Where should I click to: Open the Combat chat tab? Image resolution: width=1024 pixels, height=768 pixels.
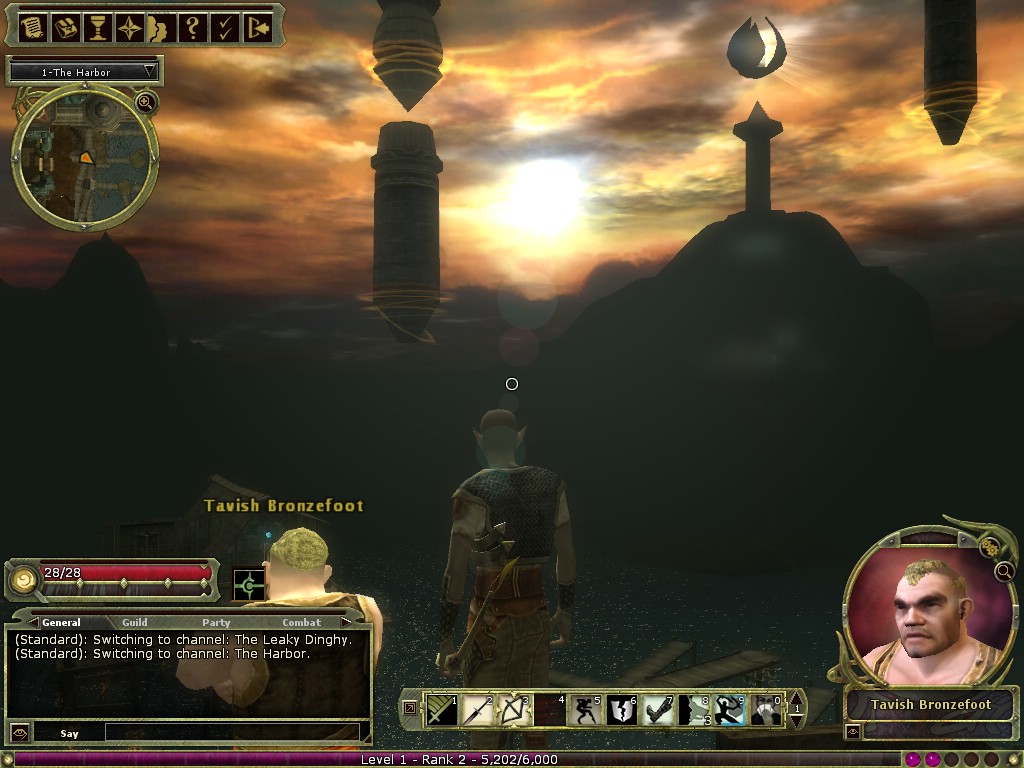point(301,622)
